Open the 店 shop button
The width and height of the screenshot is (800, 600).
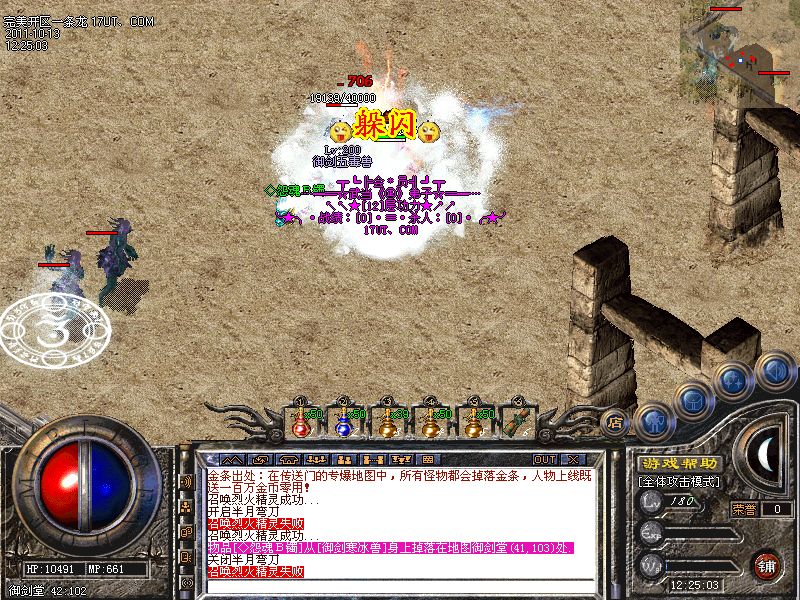tap(615, 423)
